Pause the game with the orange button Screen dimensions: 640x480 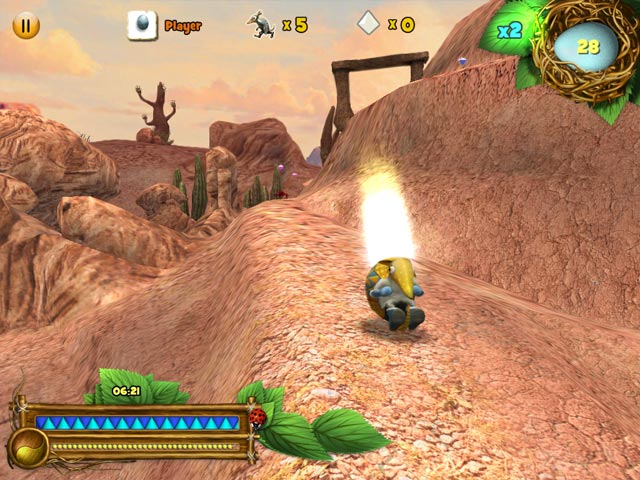[x=26, y=25]
